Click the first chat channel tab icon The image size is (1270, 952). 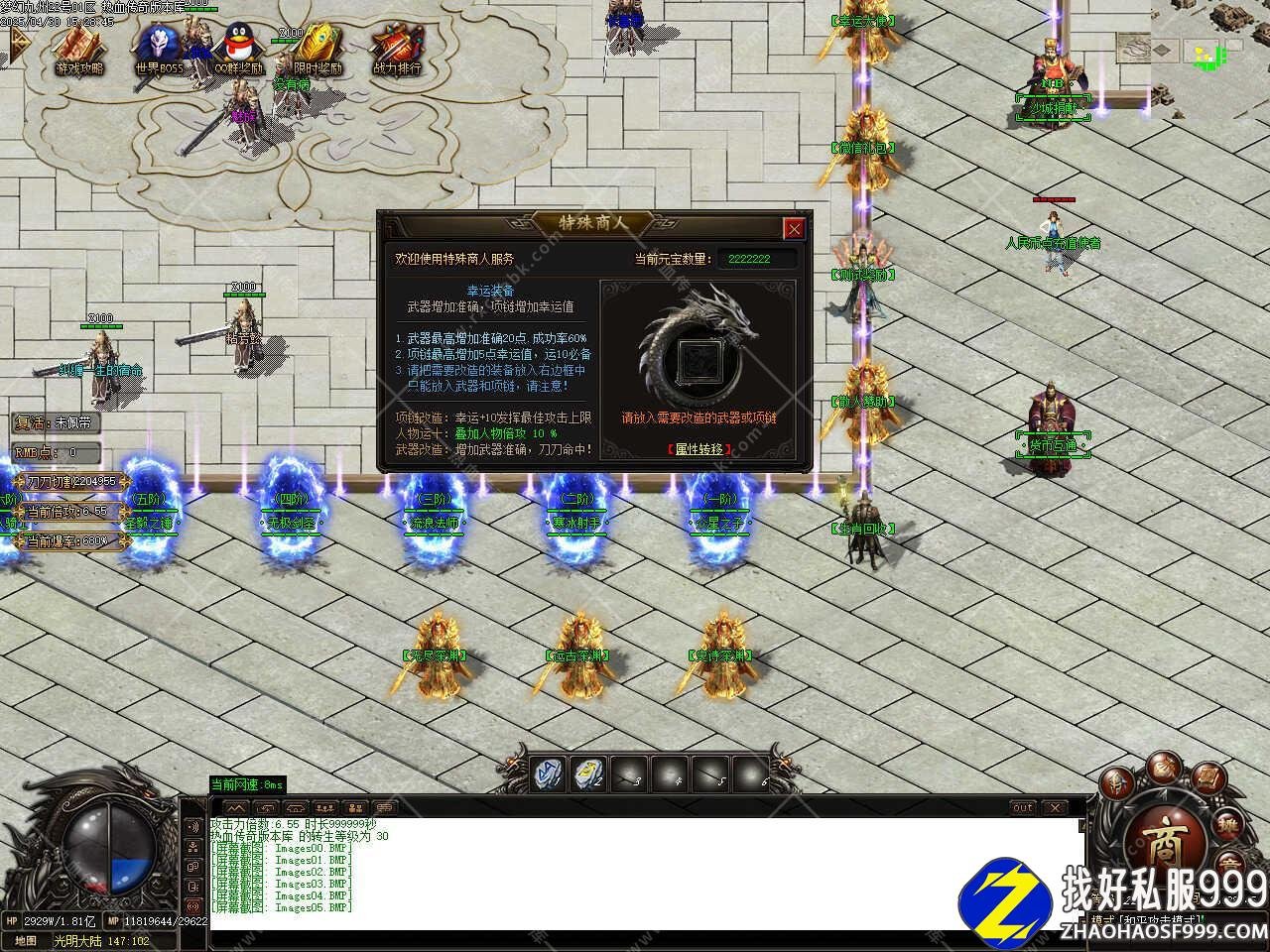pos(235,807)
